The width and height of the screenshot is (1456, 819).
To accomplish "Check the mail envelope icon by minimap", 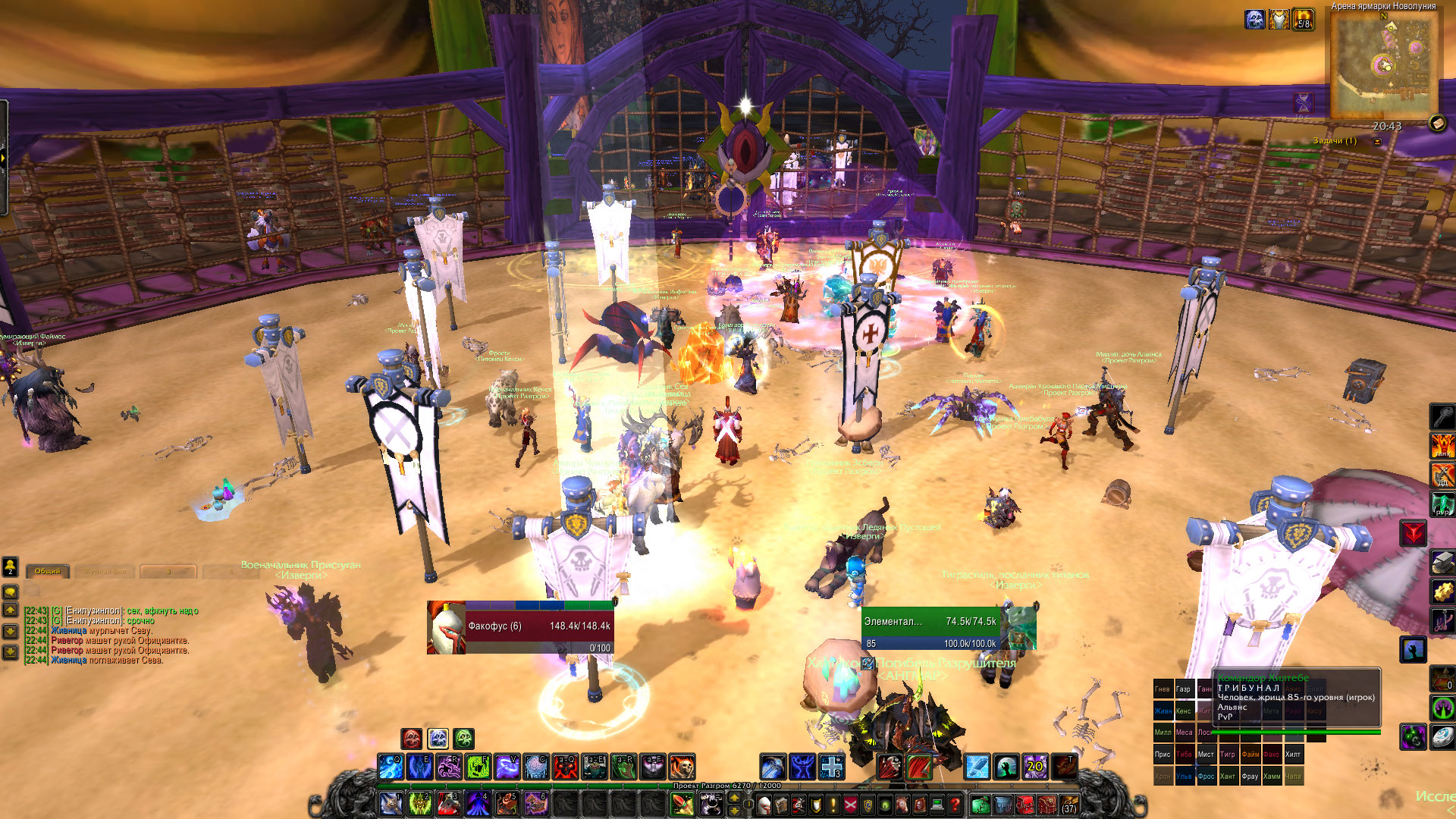I will coord(1437,123).
